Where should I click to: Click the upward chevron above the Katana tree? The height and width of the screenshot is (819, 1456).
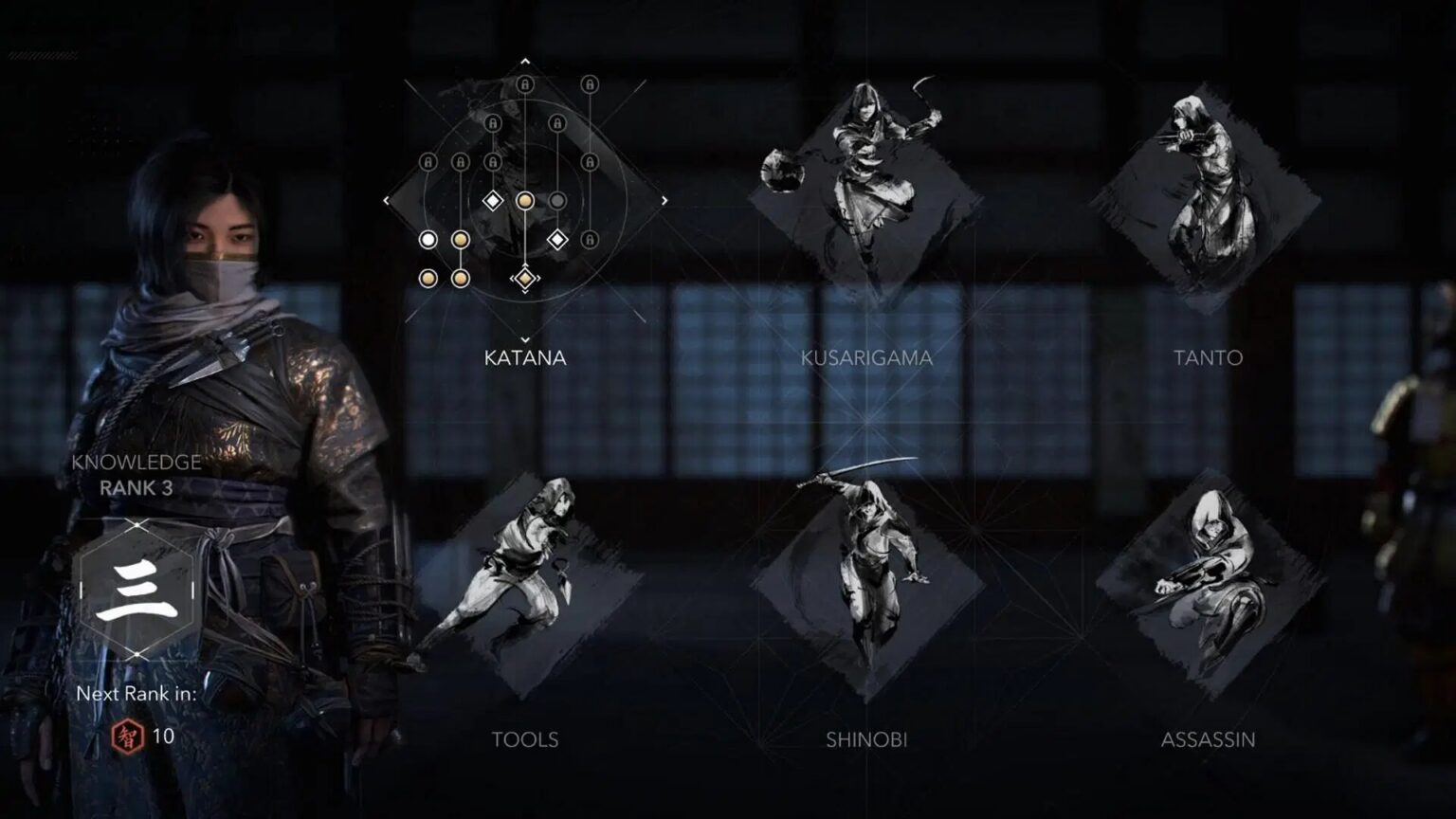tap(524, 61)
